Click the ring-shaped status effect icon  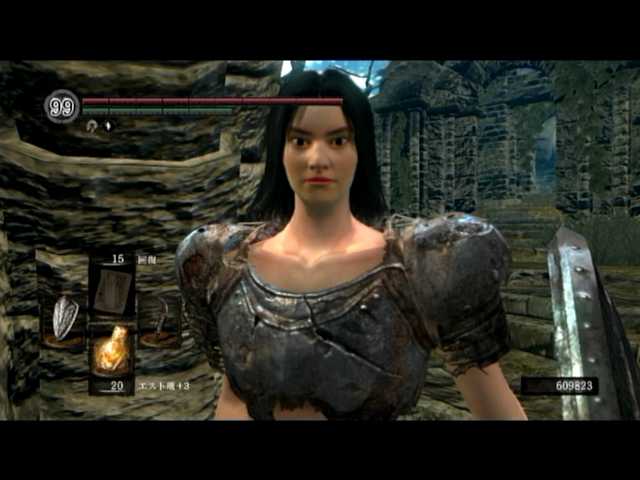click(92, 128)
